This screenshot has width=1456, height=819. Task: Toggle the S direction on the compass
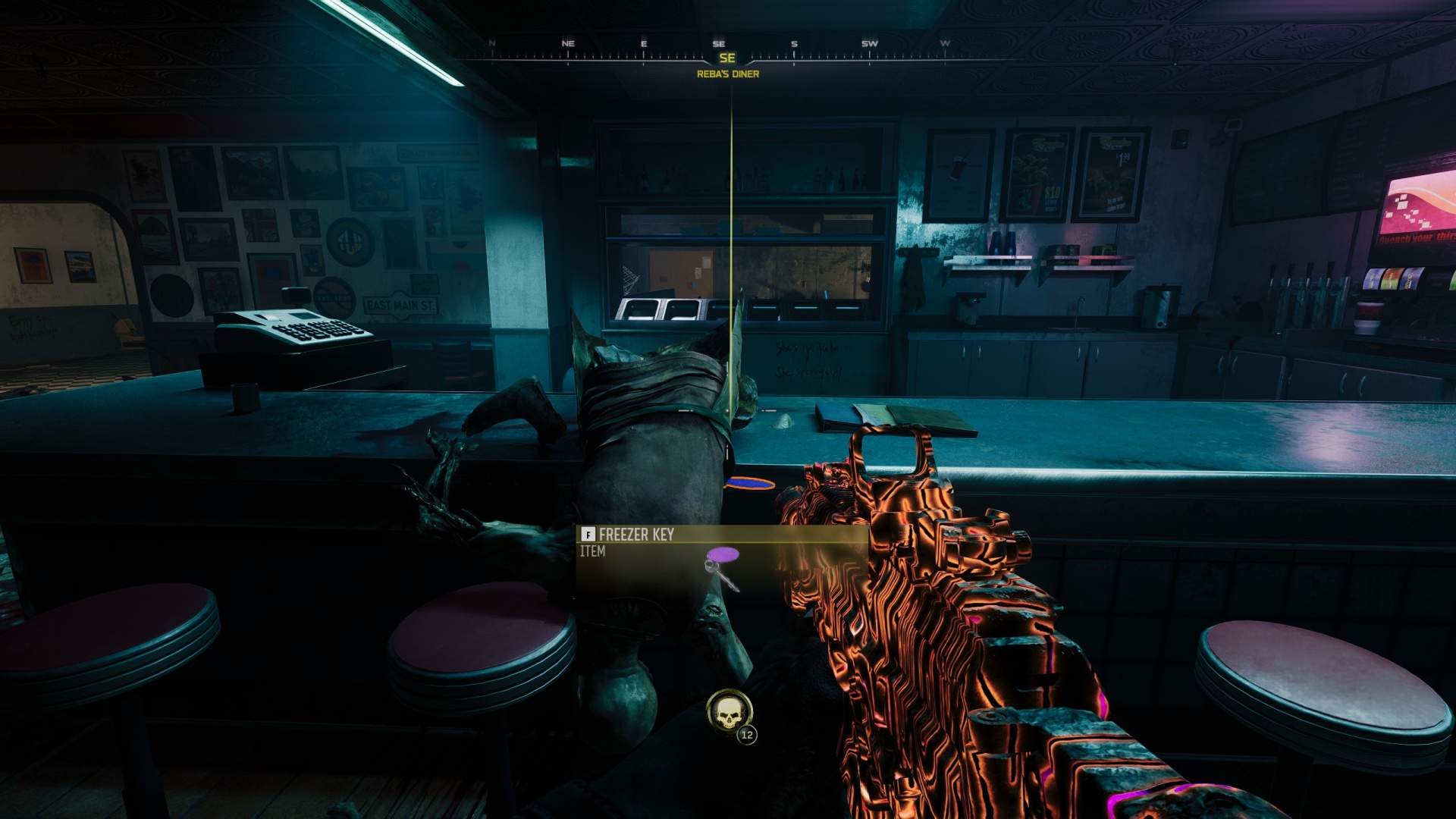tap(793, 43)
